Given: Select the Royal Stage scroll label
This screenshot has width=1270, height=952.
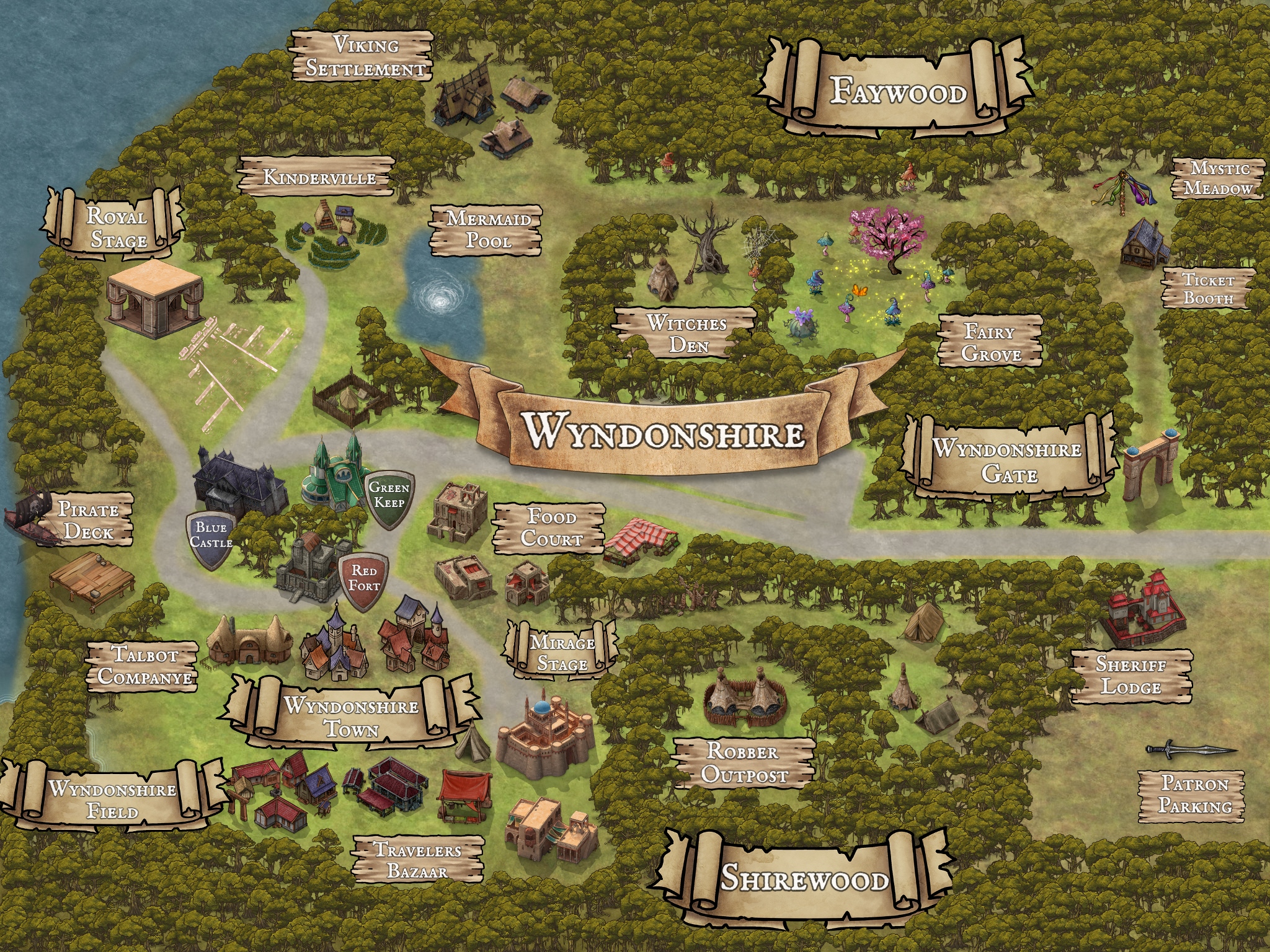Looking at the screenshot, I should [117, 228].
